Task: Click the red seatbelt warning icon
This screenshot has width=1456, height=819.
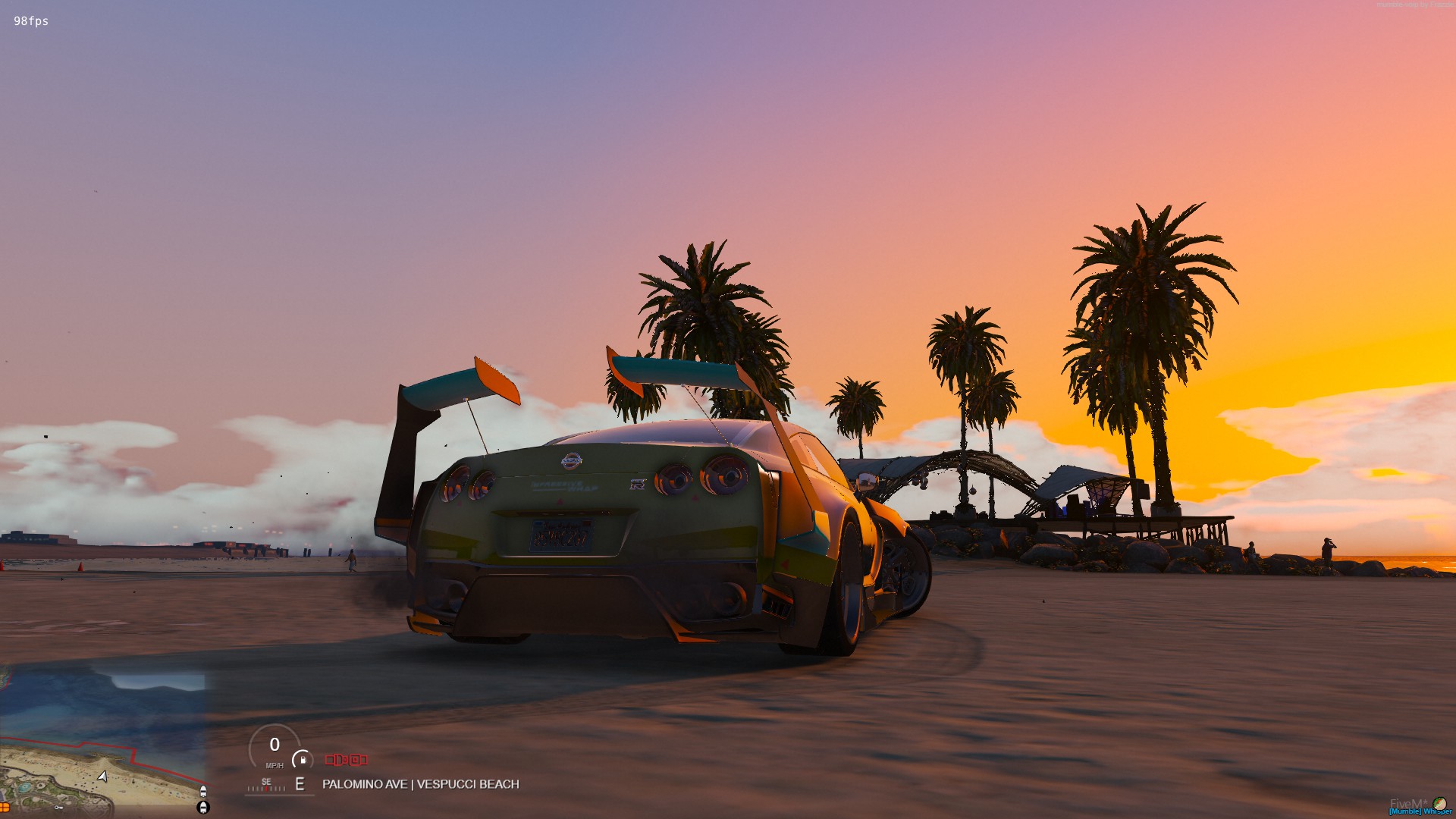Action: [337, 760]
